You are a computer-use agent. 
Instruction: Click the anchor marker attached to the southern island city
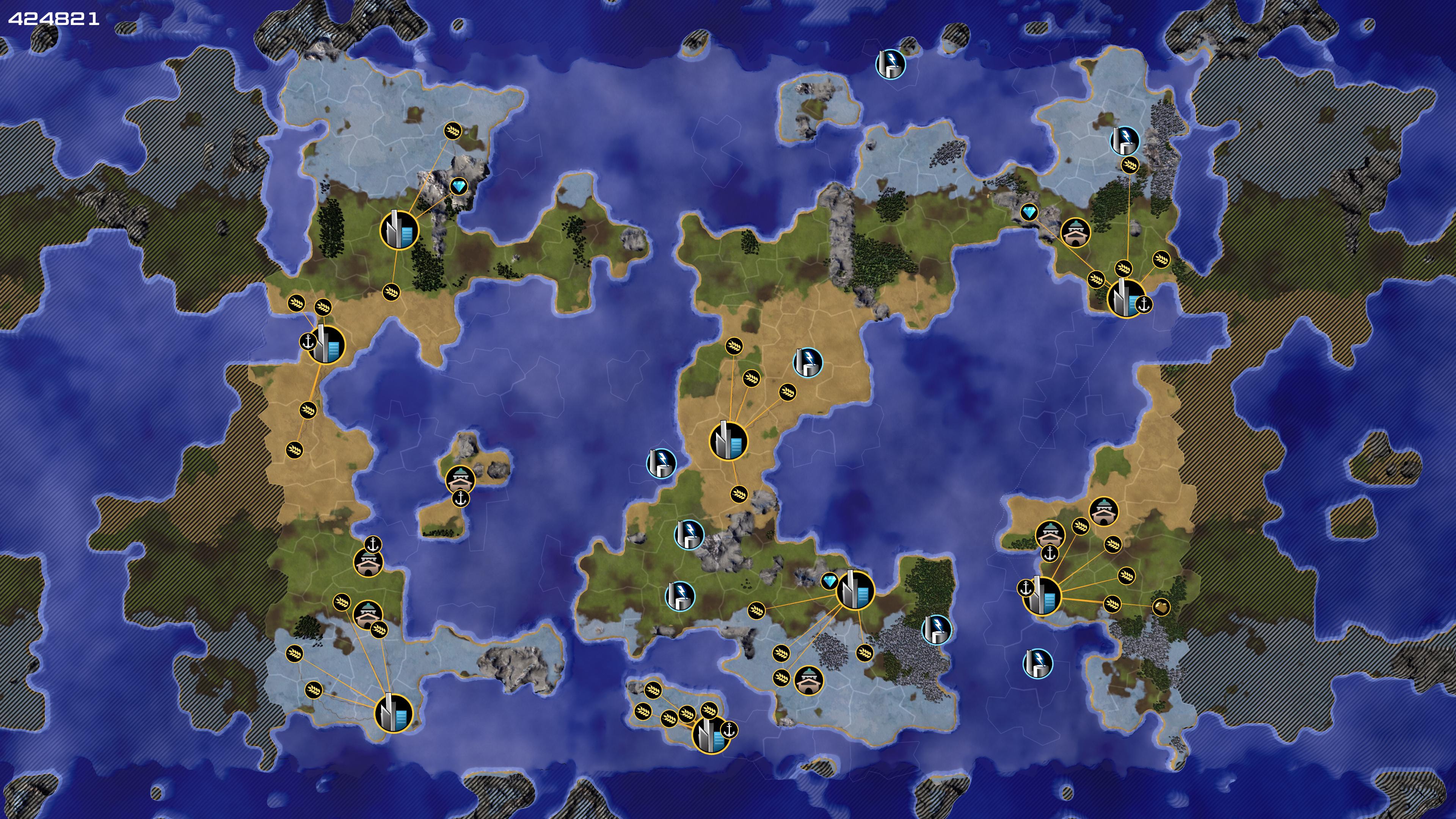tap(729, 730)
